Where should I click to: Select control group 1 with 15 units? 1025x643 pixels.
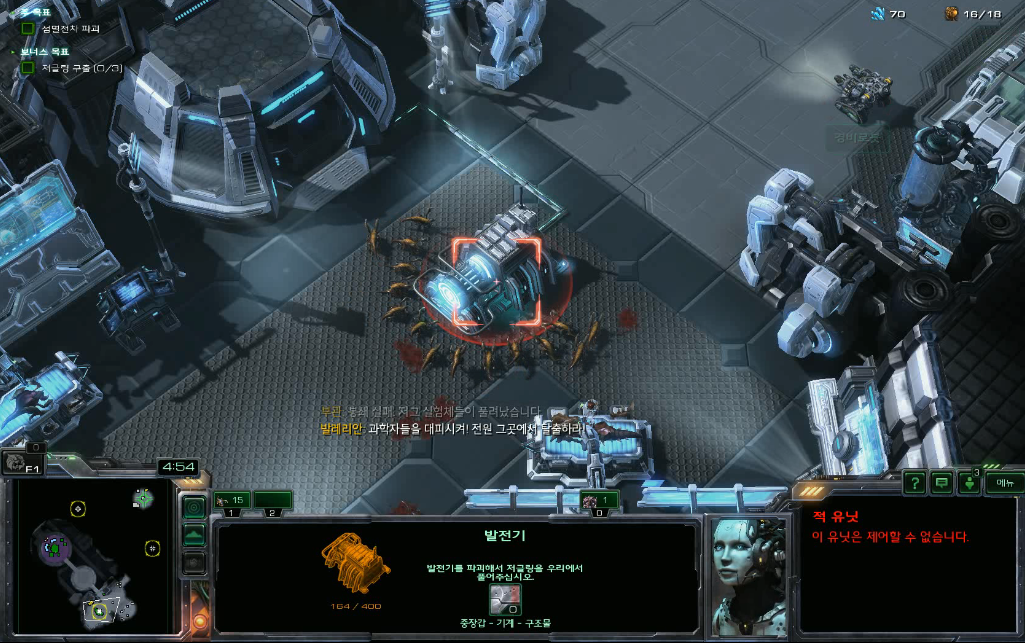(x=231, y=500)
